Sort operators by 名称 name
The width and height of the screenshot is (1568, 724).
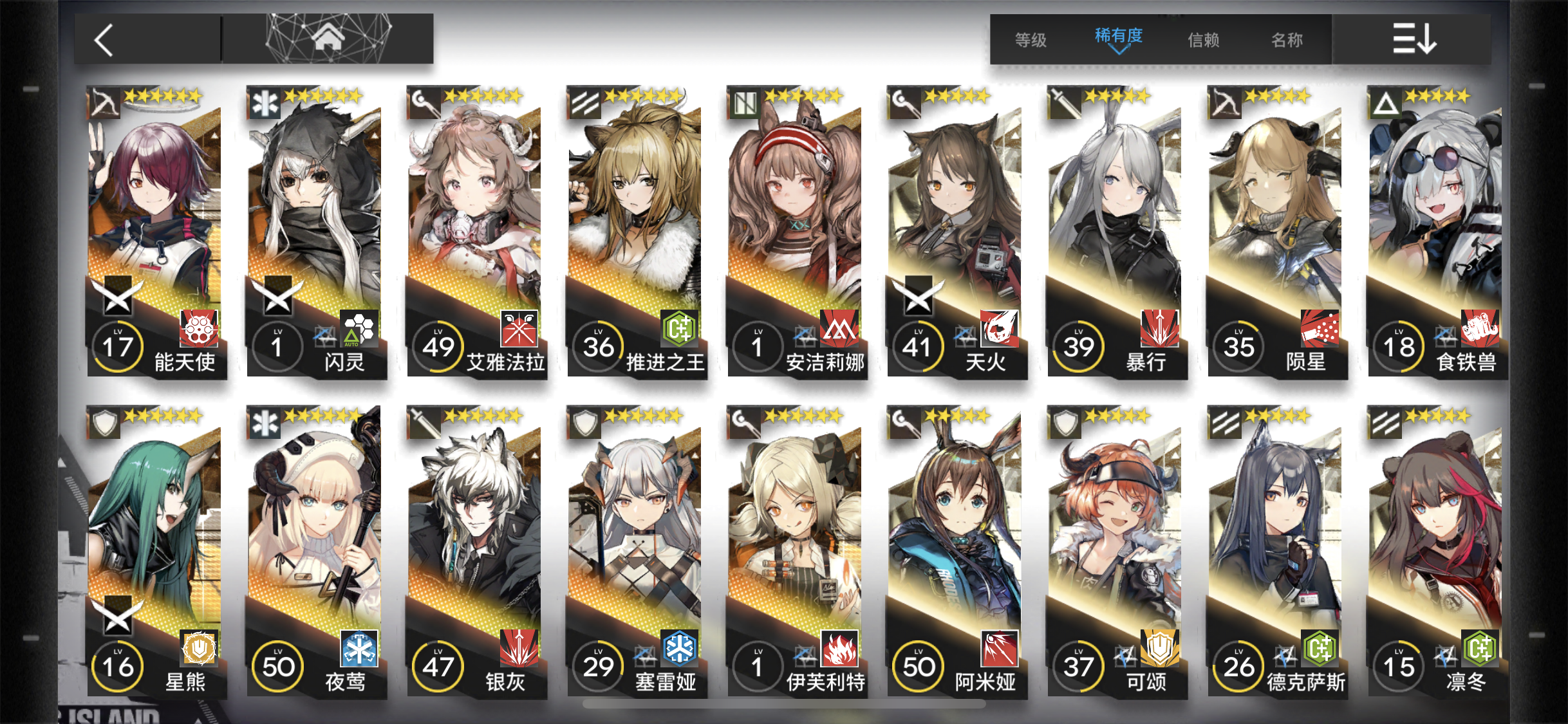tap(1287, 40)
